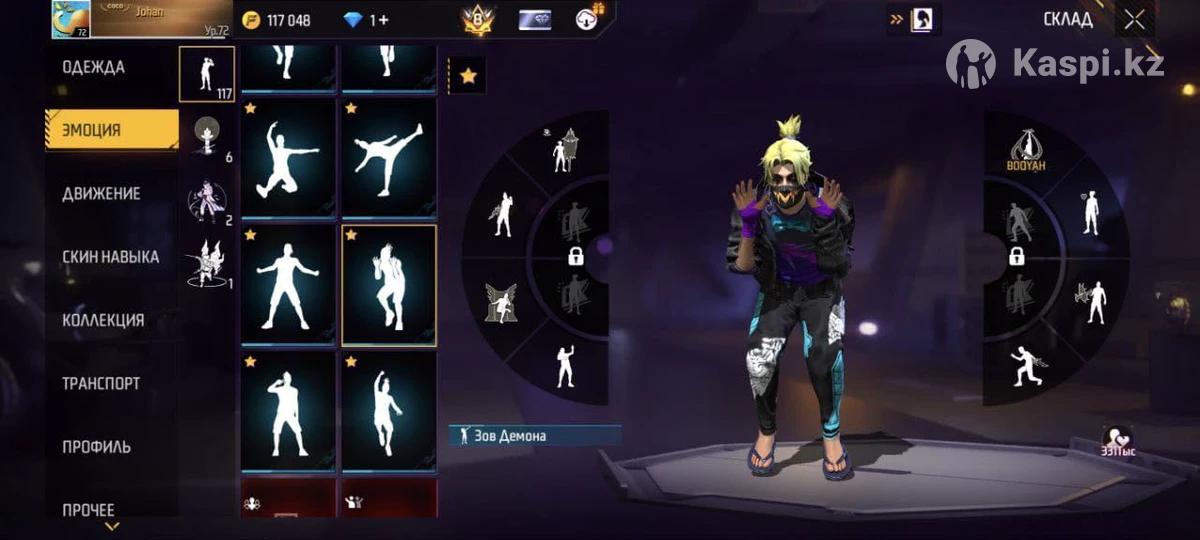Switch to the Профиль category

coord(97,446)
